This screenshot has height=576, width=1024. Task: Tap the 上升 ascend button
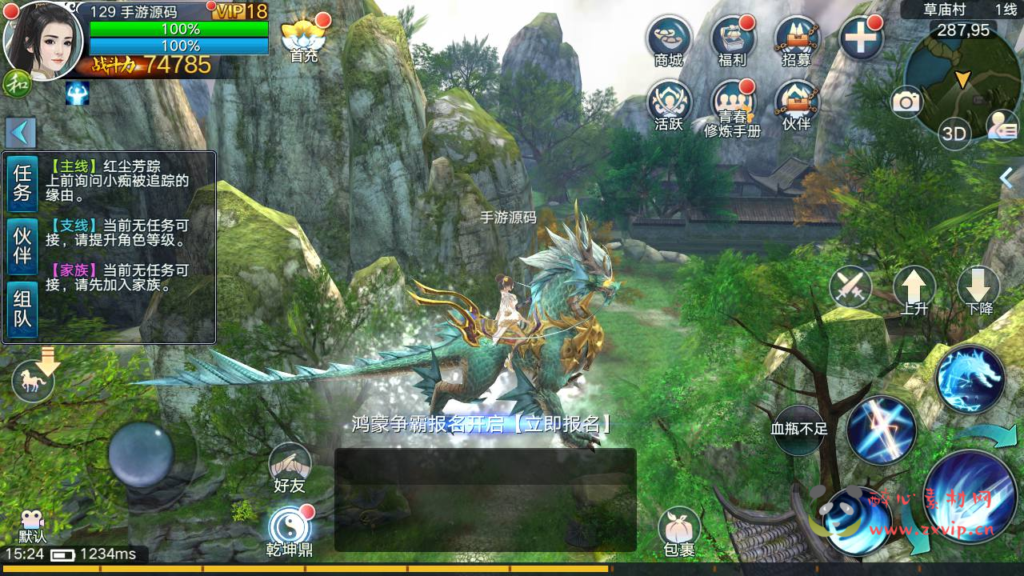pyautogui.click(x=913, y=289)
